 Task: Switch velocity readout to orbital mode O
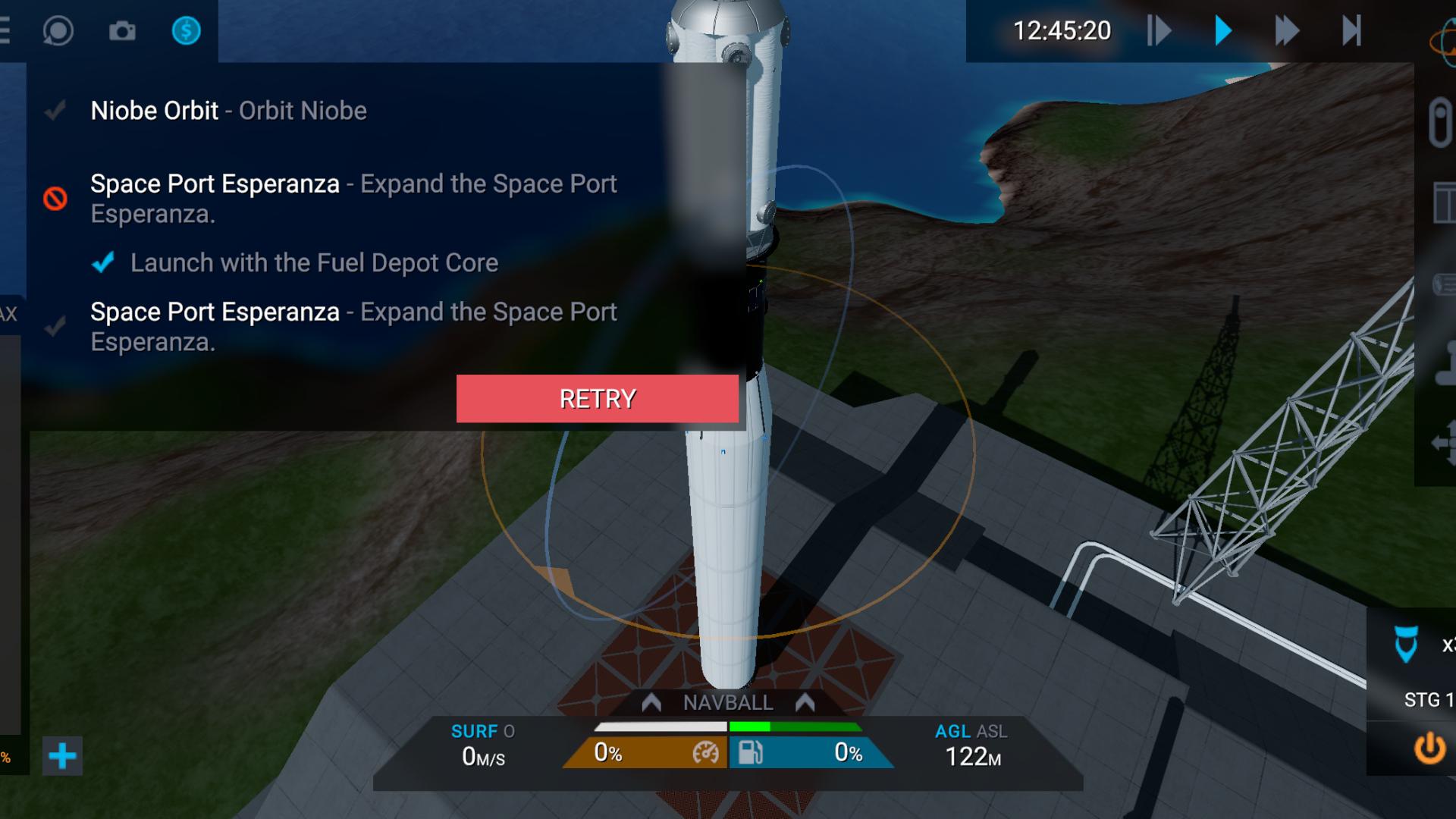click(509, 732)
